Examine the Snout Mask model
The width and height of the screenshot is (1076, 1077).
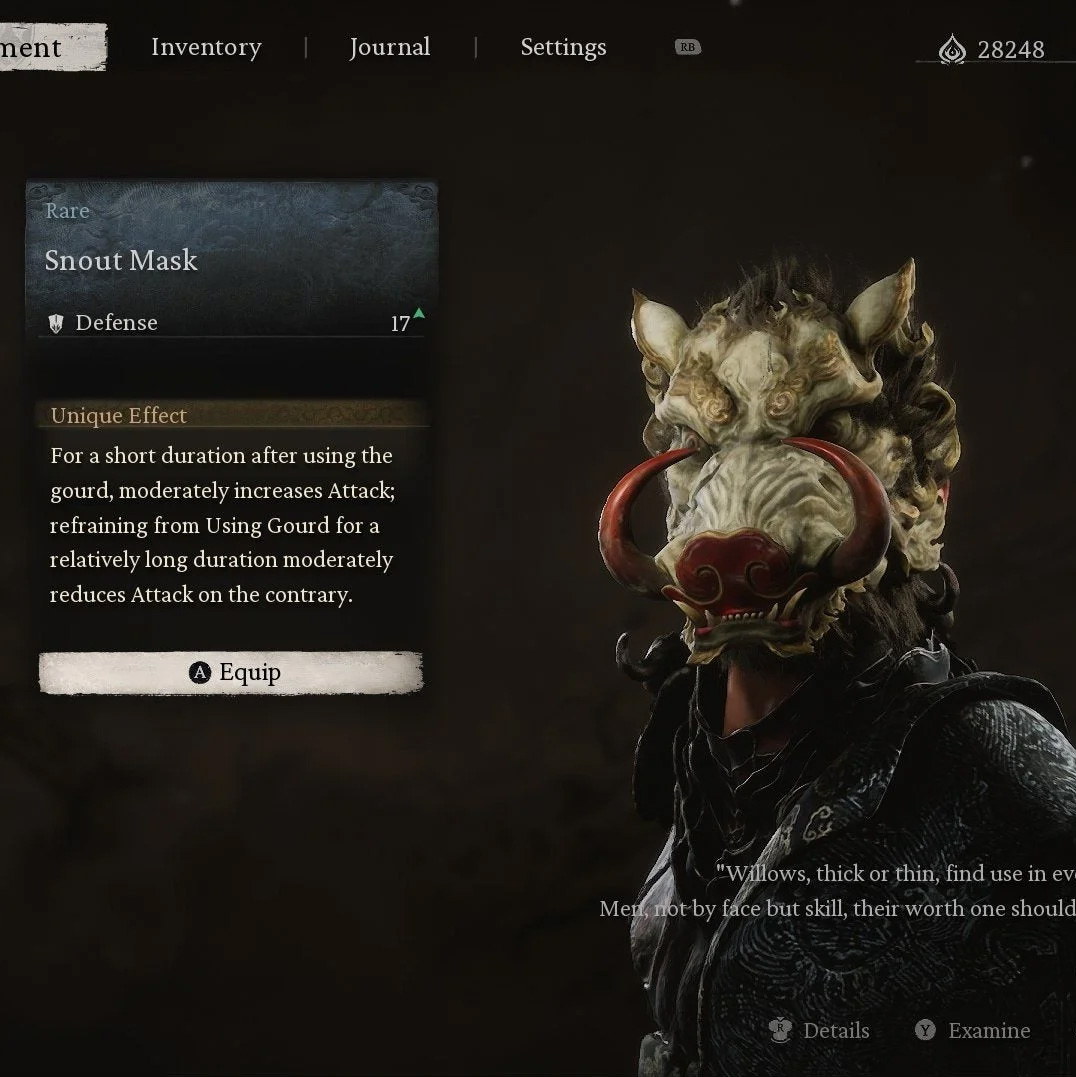(x=973, y=1030)
